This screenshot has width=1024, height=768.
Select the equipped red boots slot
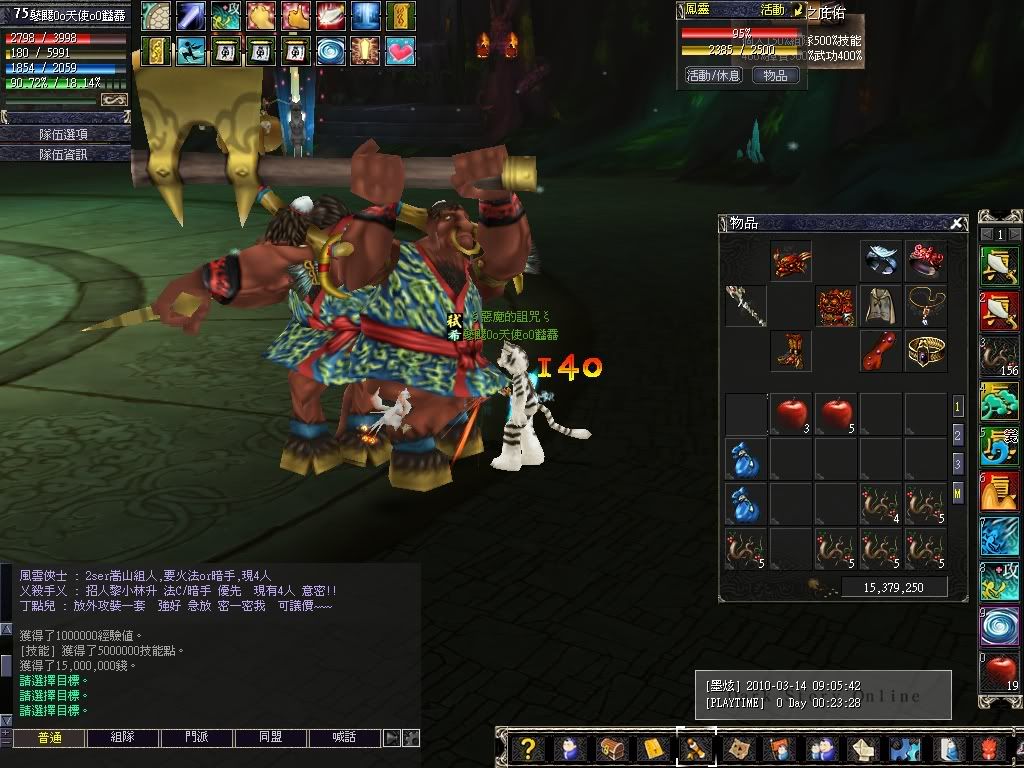tap(790, 351)
